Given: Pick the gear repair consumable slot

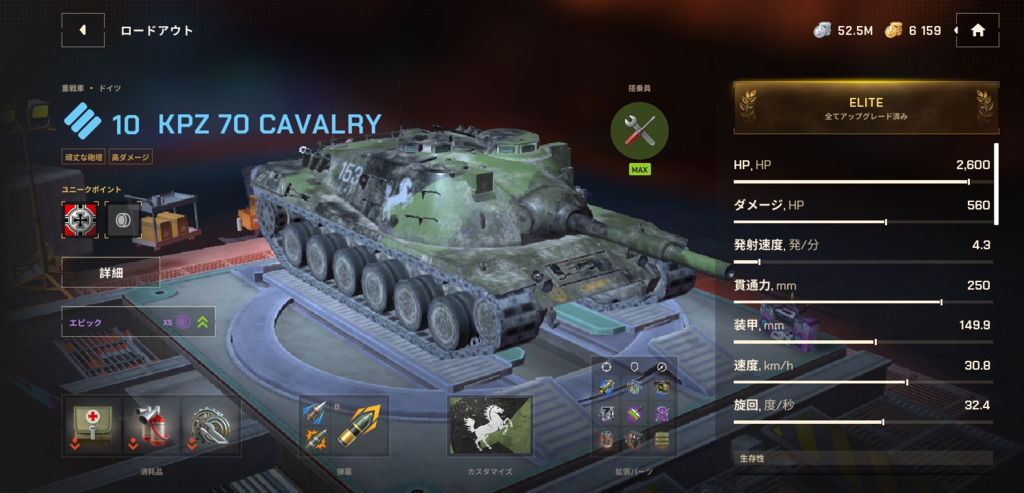Looking at the screenshot, I should [210, 426].
